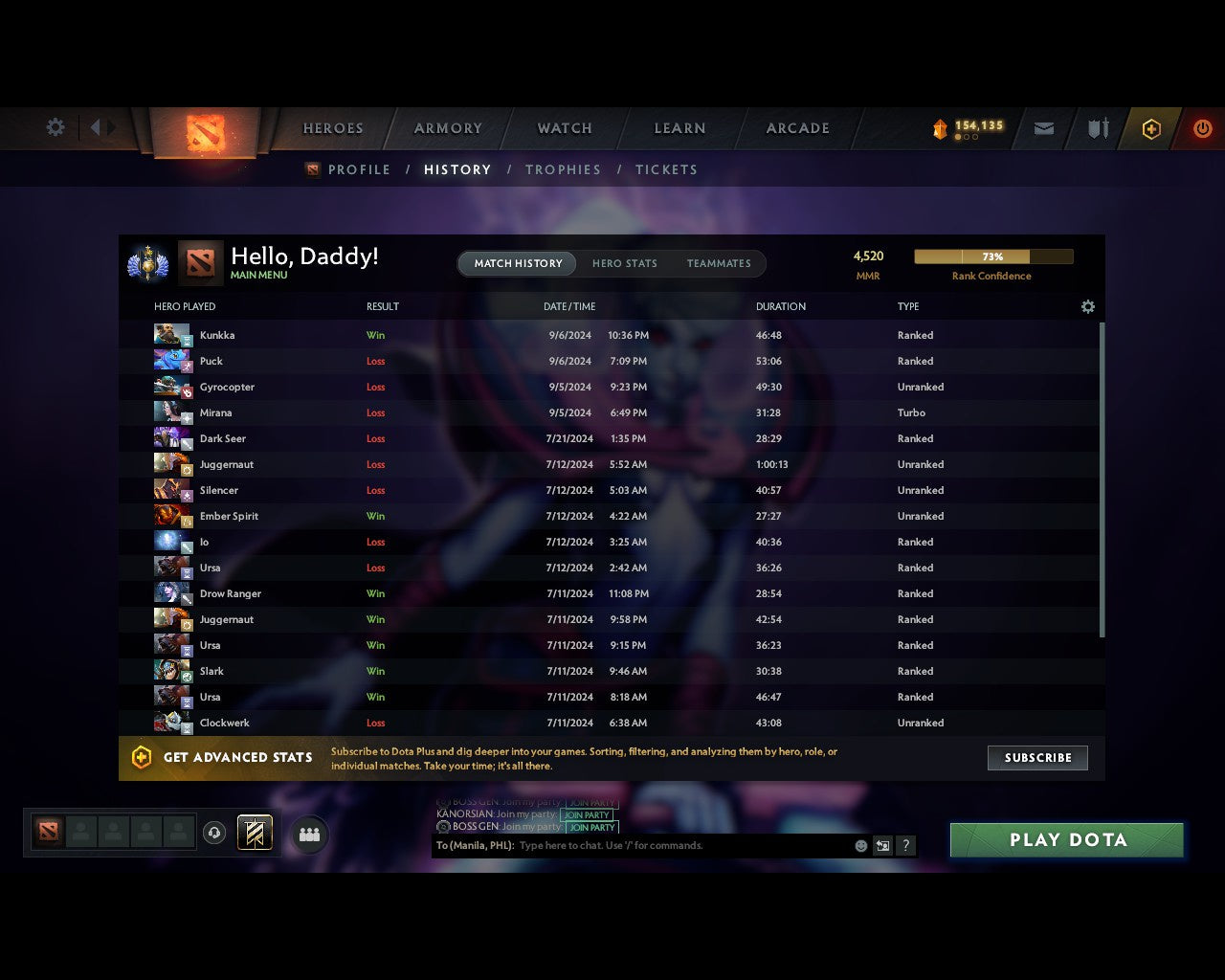Image resolution: width=1225 pixels, height=980 pixels.
Task: Go to the LEARN menu
Action: pyautogui.click(x=679, y=128)
